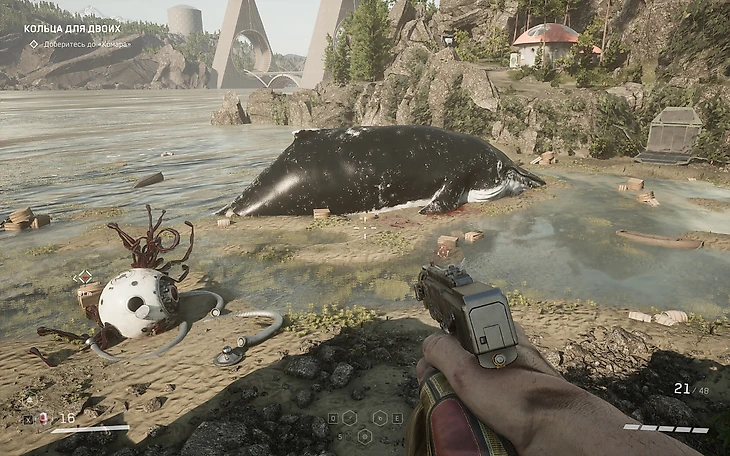Screen dimensions: 730x456
Task: Use the red healing capsule icon
Action: [43, 419]
